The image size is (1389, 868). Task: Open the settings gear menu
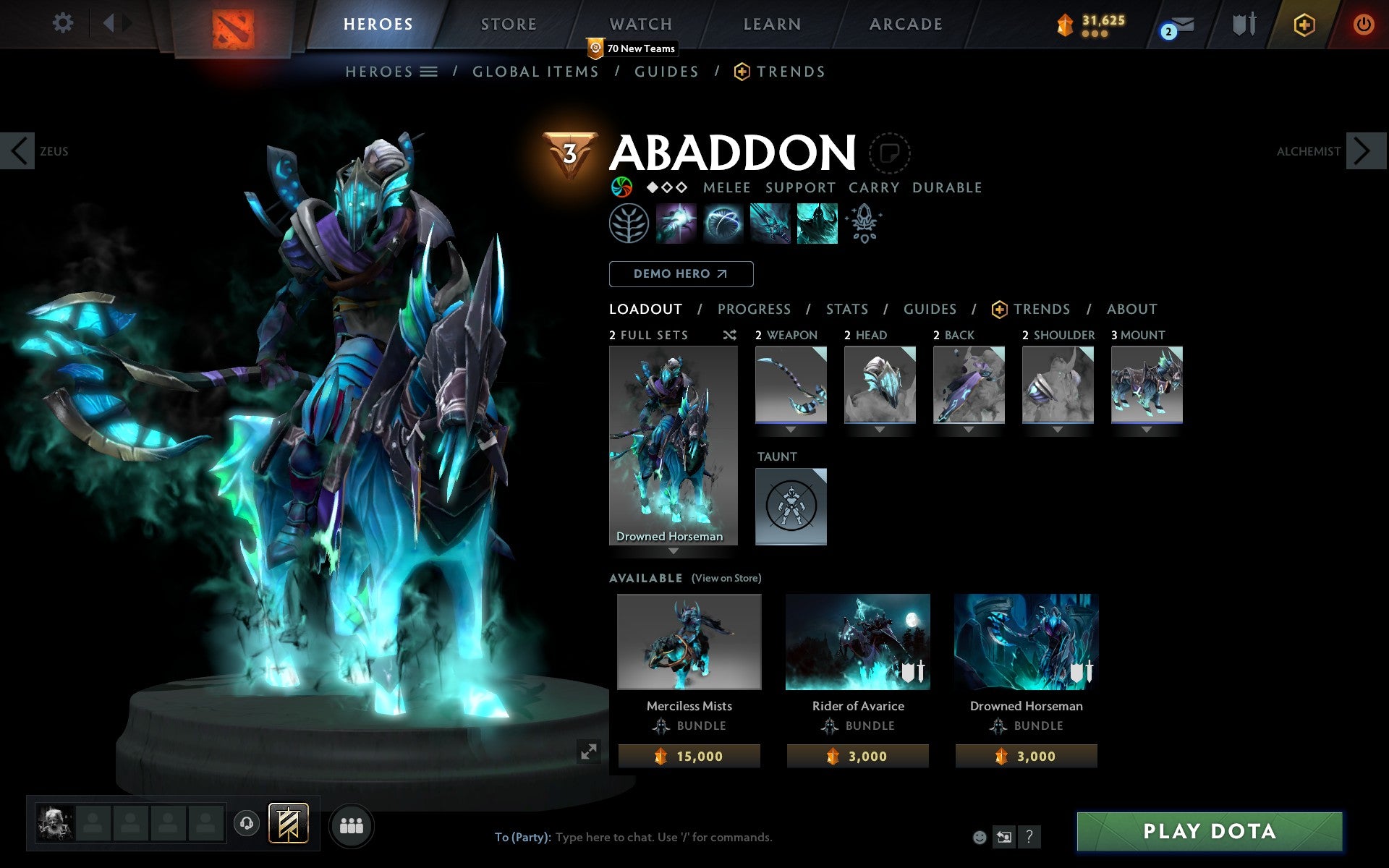click(x=64, y=23)
